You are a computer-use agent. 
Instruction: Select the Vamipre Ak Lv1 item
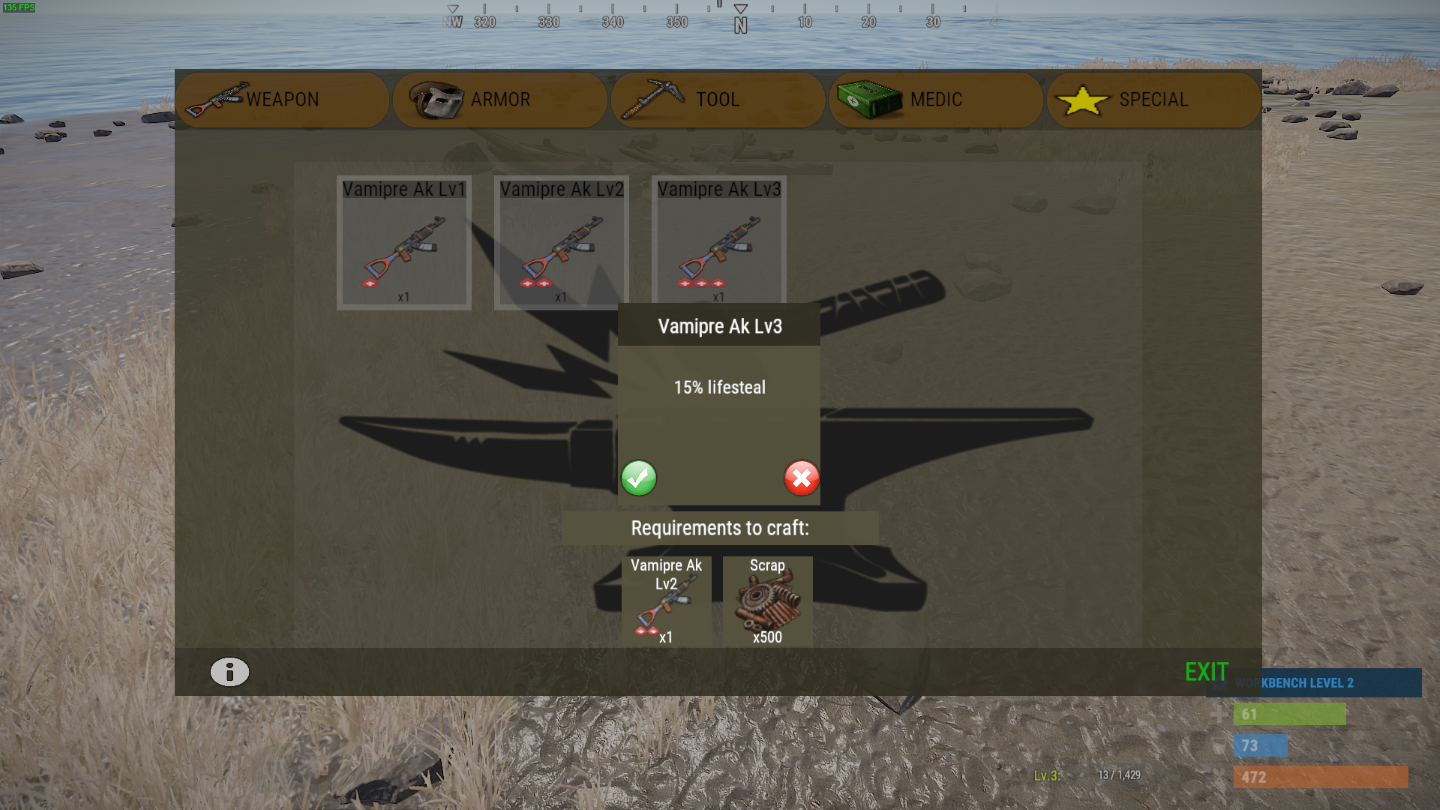click(x=404, y=244)
